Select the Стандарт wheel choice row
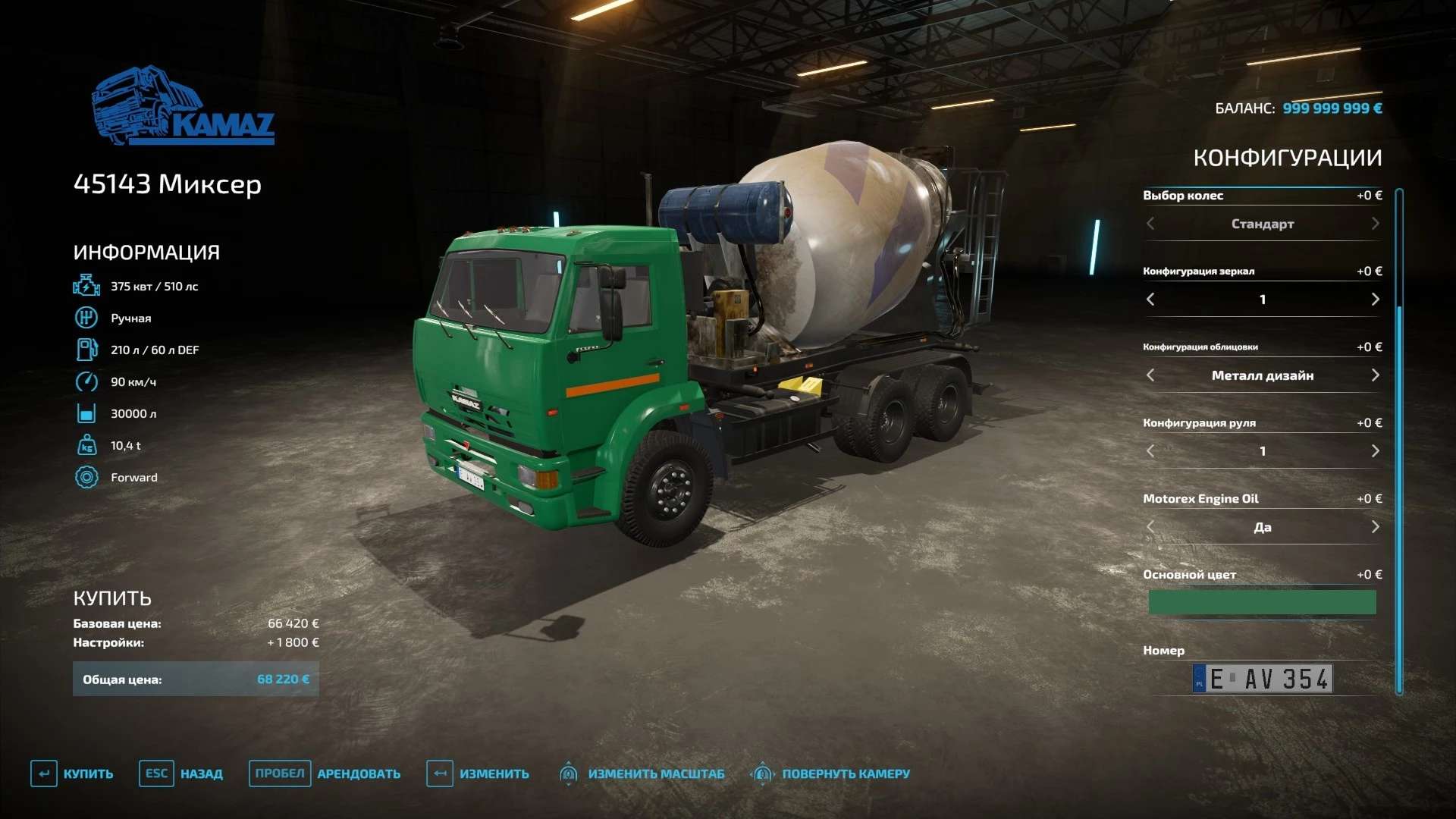The image size is (1456, 819). click(x=1262, y=224)
